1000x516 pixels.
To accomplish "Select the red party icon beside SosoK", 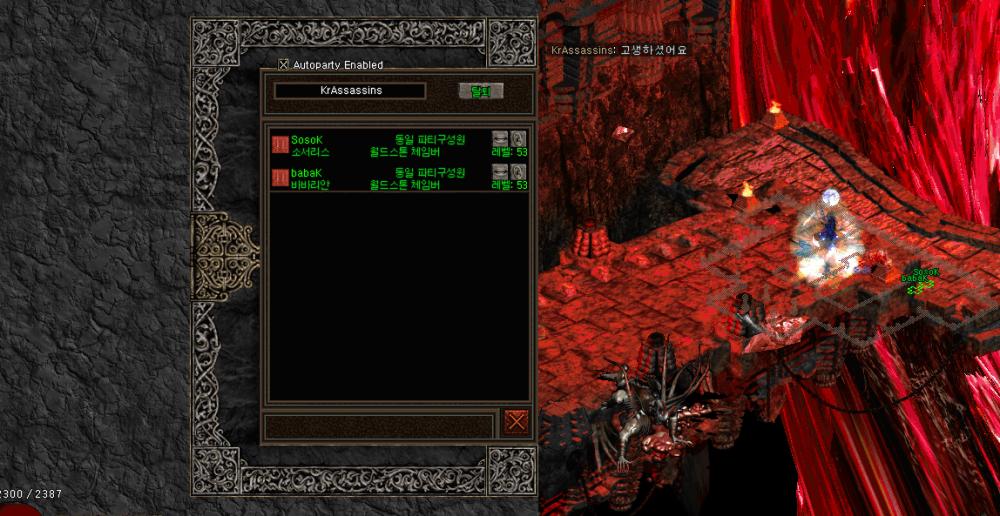I will [x=280, y=146].
